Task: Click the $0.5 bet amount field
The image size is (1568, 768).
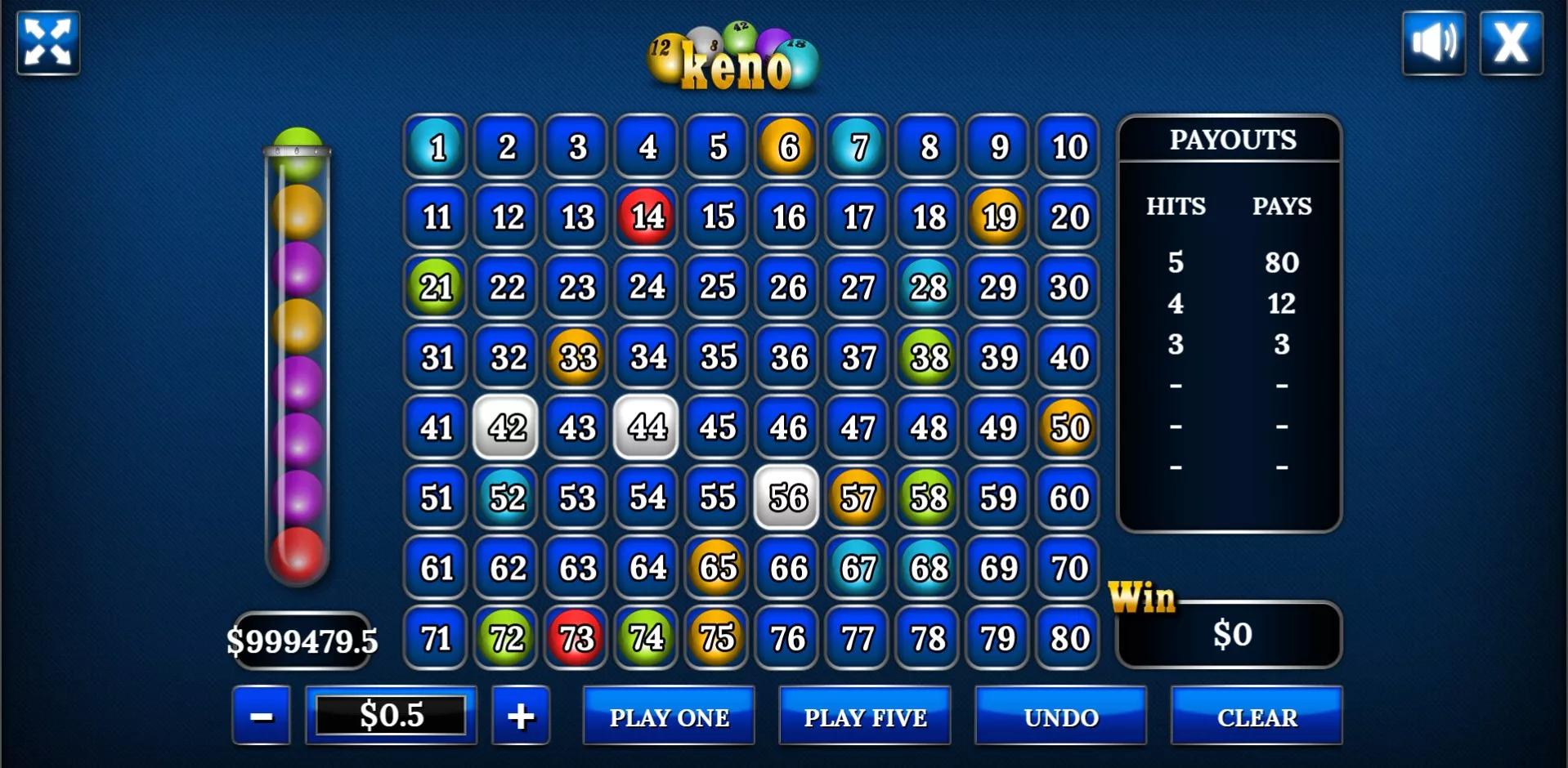Action: (x=390, y=715)
